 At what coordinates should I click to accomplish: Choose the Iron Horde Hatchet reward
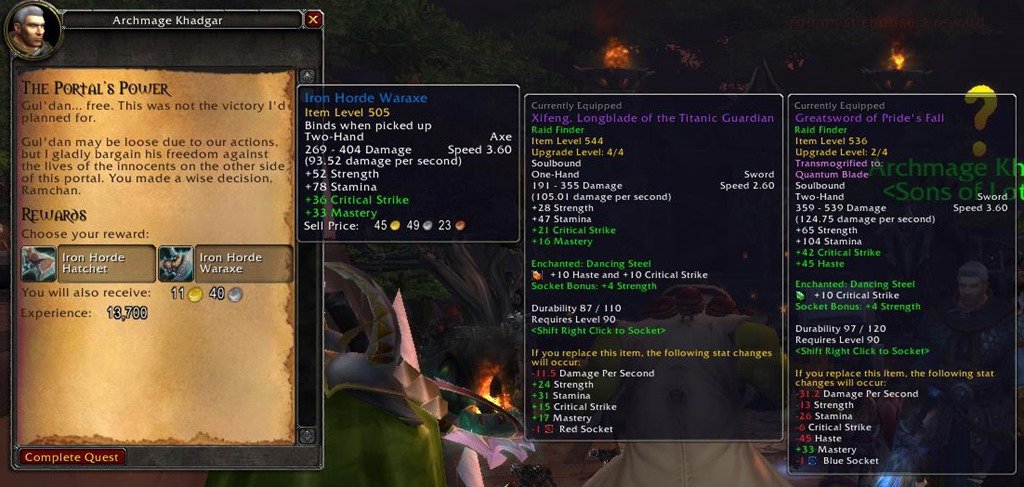click(x=88, y=264)
